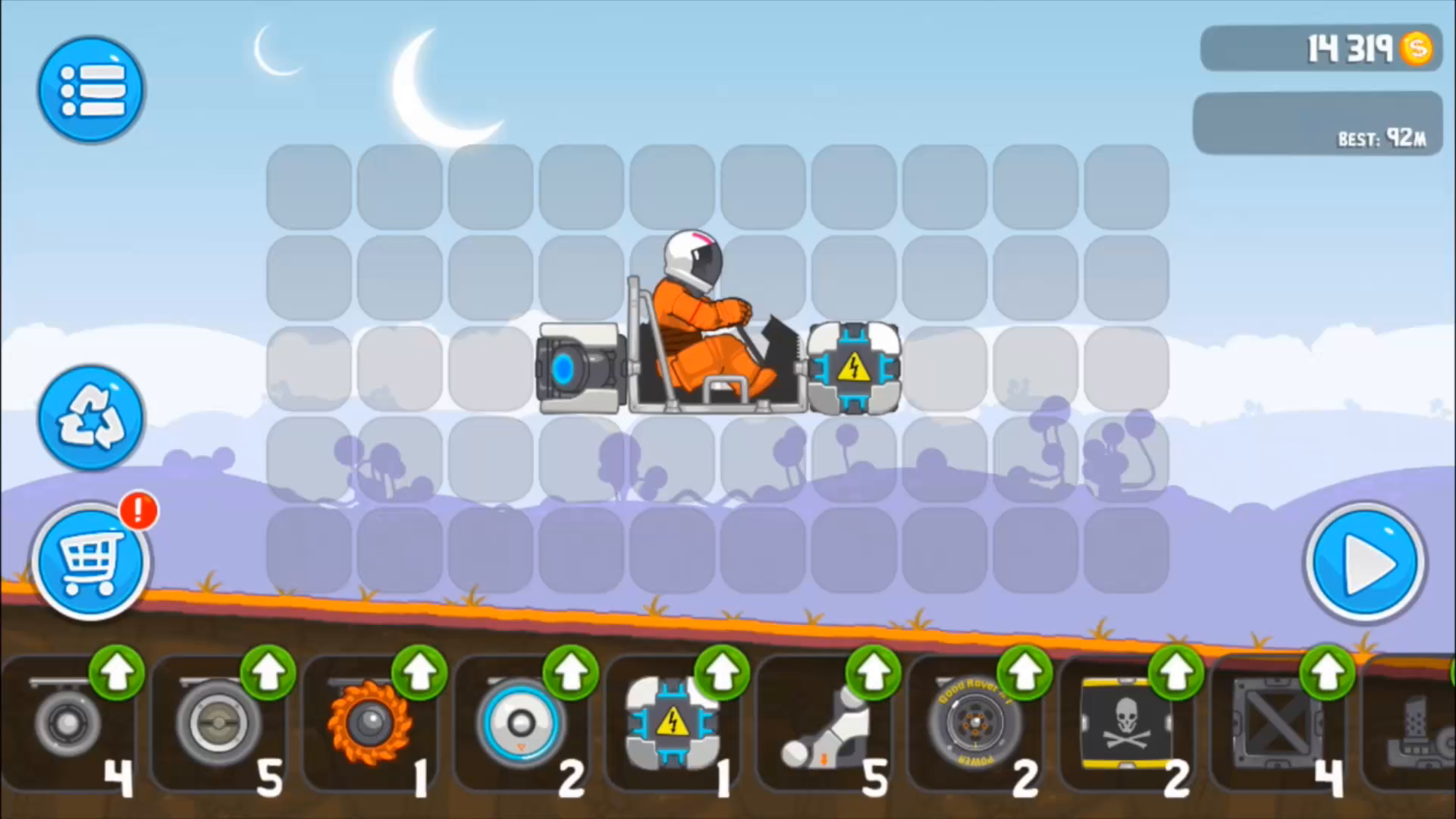Select the blue-rimmed wheel part

click(x=520, y=724)
